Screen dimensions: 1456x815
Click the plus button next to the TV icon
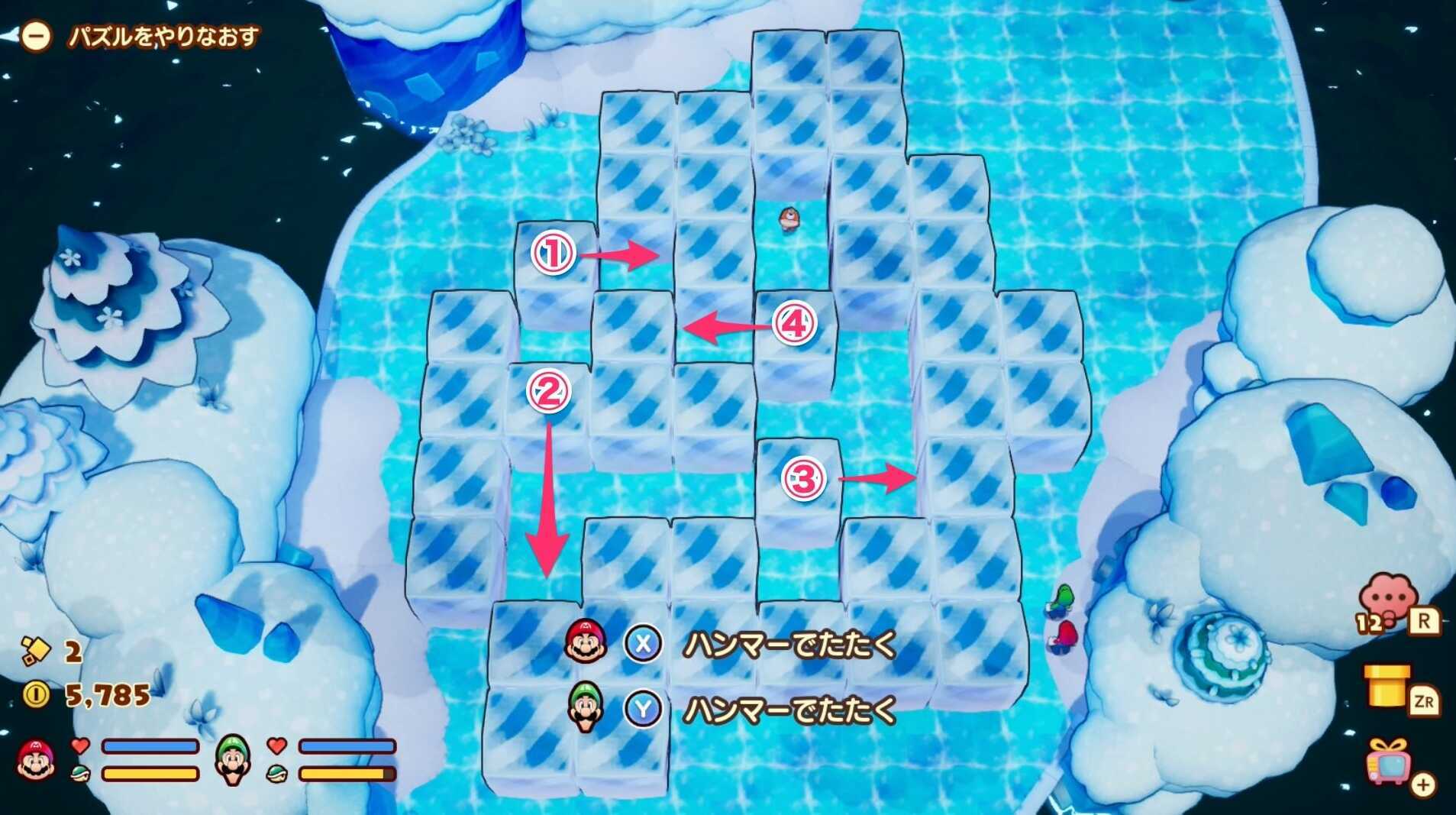(x=1425, y=784)
